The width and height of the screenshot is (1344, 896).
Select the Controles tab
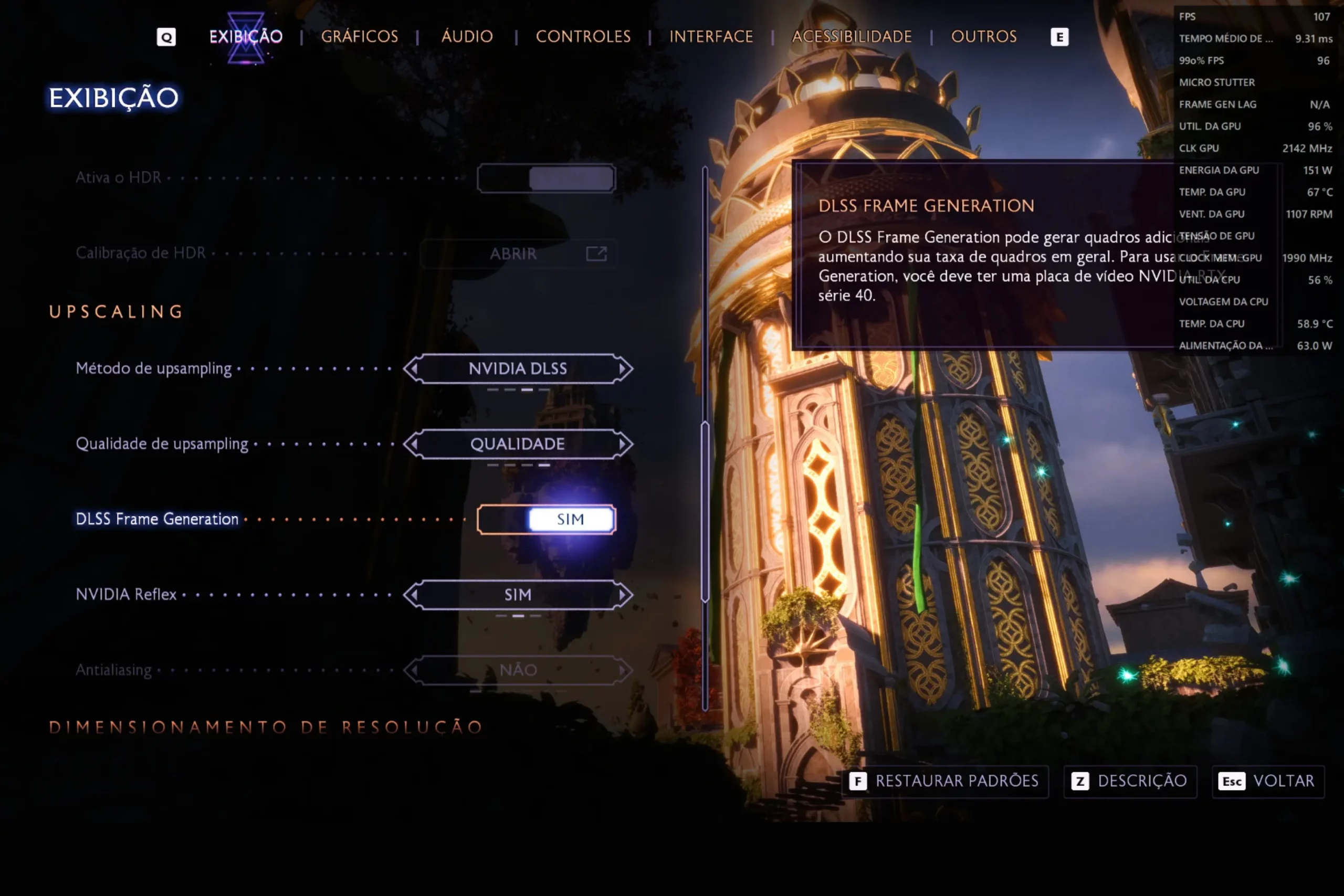click(x=583, y=37)
